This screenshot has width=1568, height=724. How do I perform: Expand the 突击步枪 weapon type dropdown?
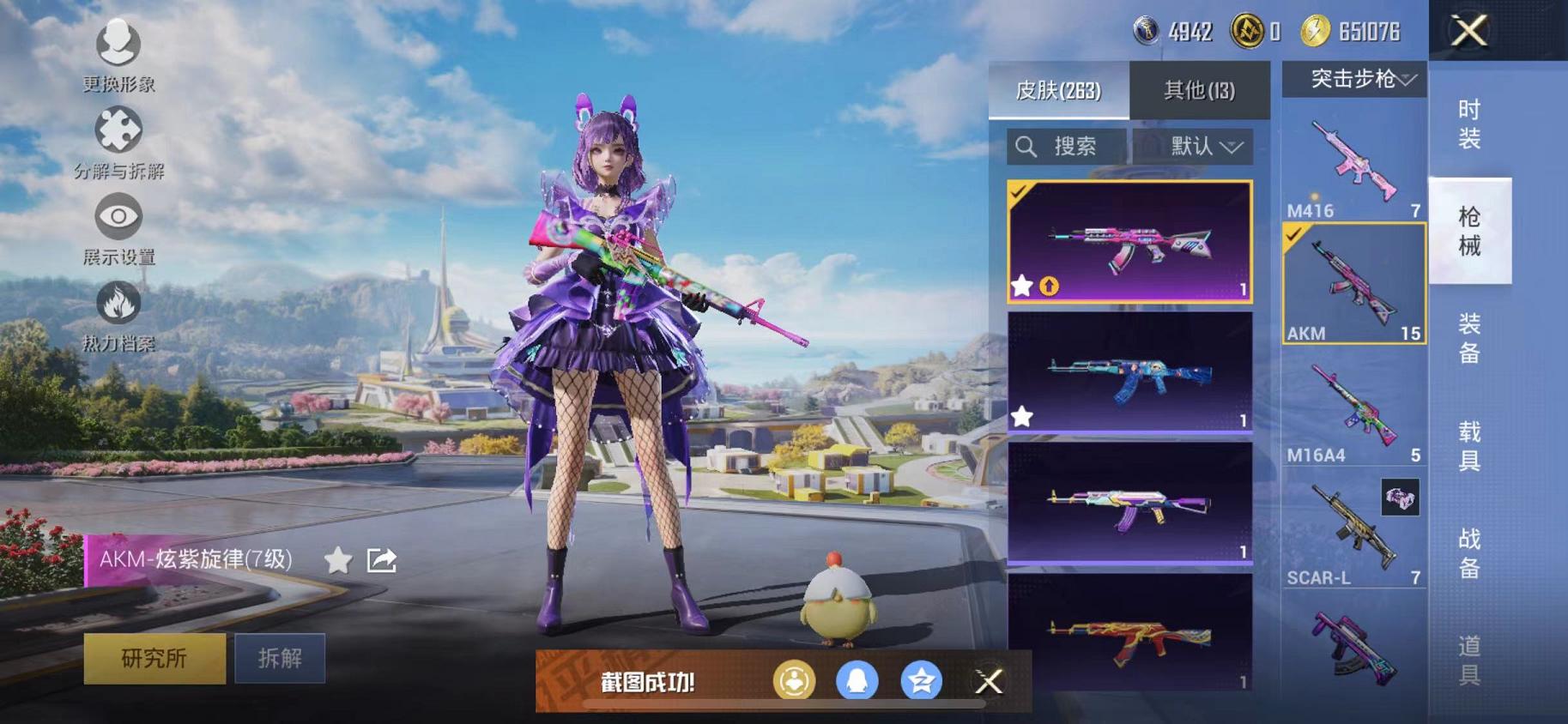click(x=1356, y=80)
